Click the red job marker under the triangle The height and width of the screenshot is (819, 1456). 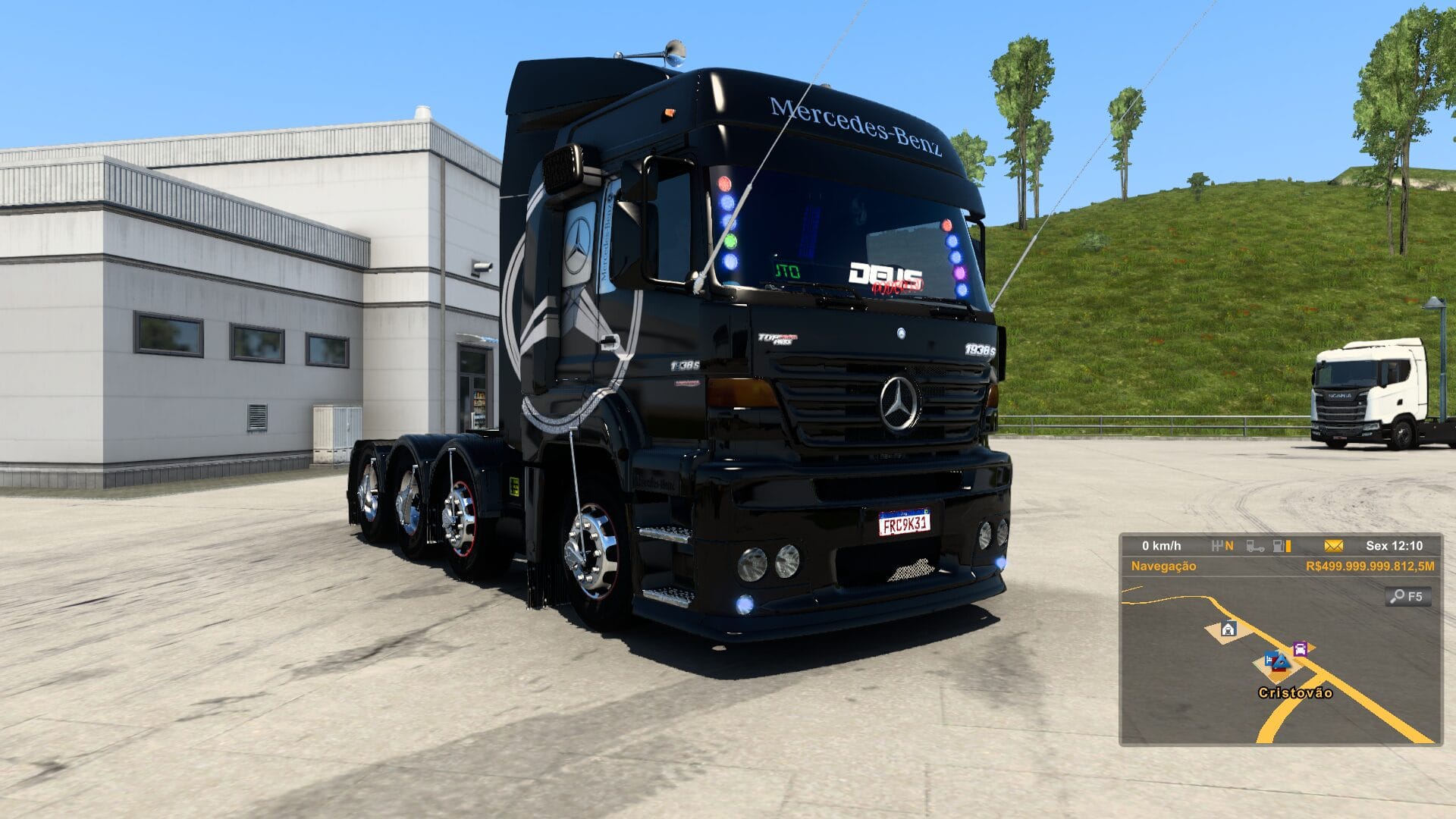click(x=1277, y=669)
